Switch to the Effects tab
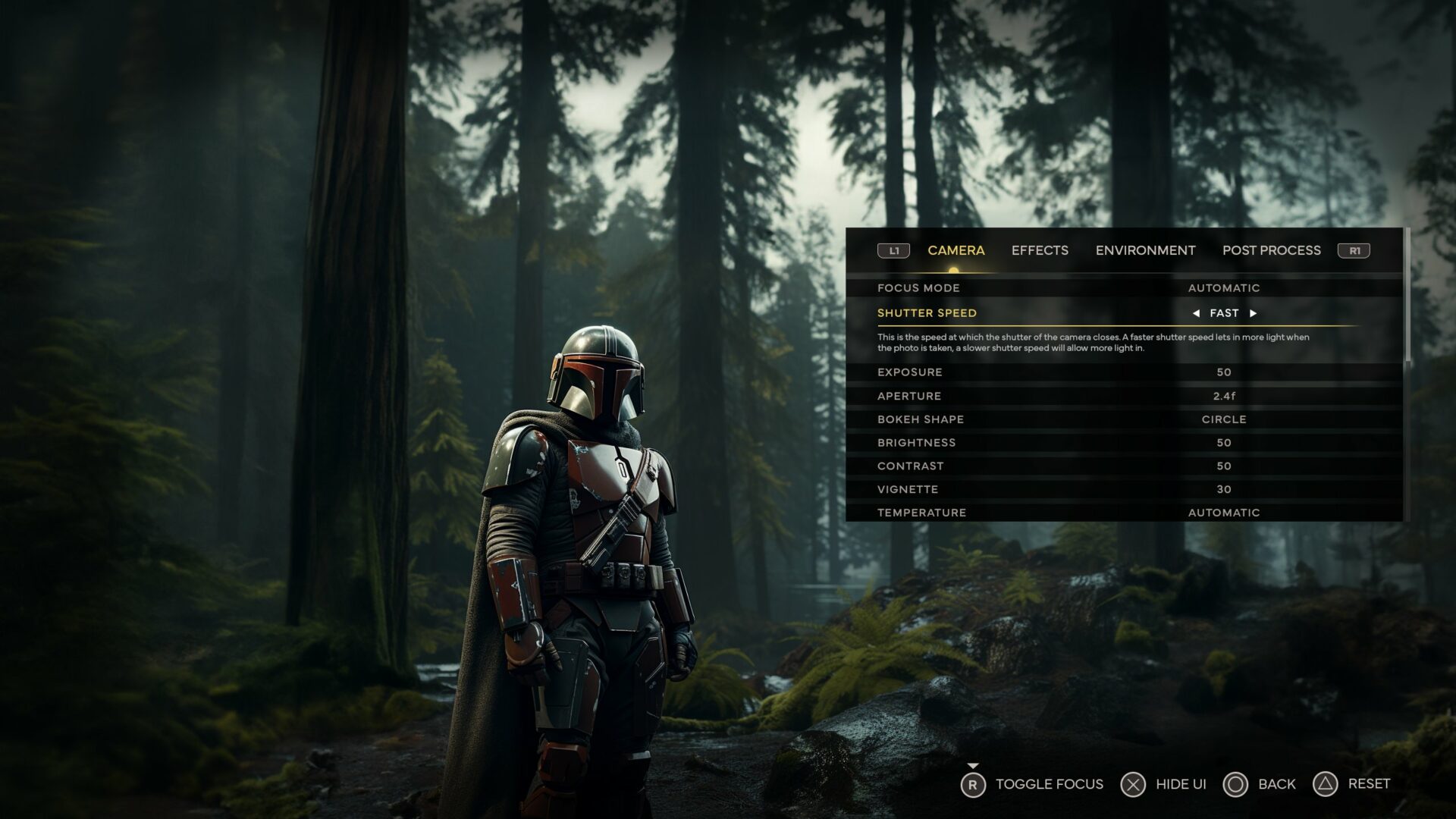The image size is (1456, 819). pyautogui.click(x=1040, y=250)
